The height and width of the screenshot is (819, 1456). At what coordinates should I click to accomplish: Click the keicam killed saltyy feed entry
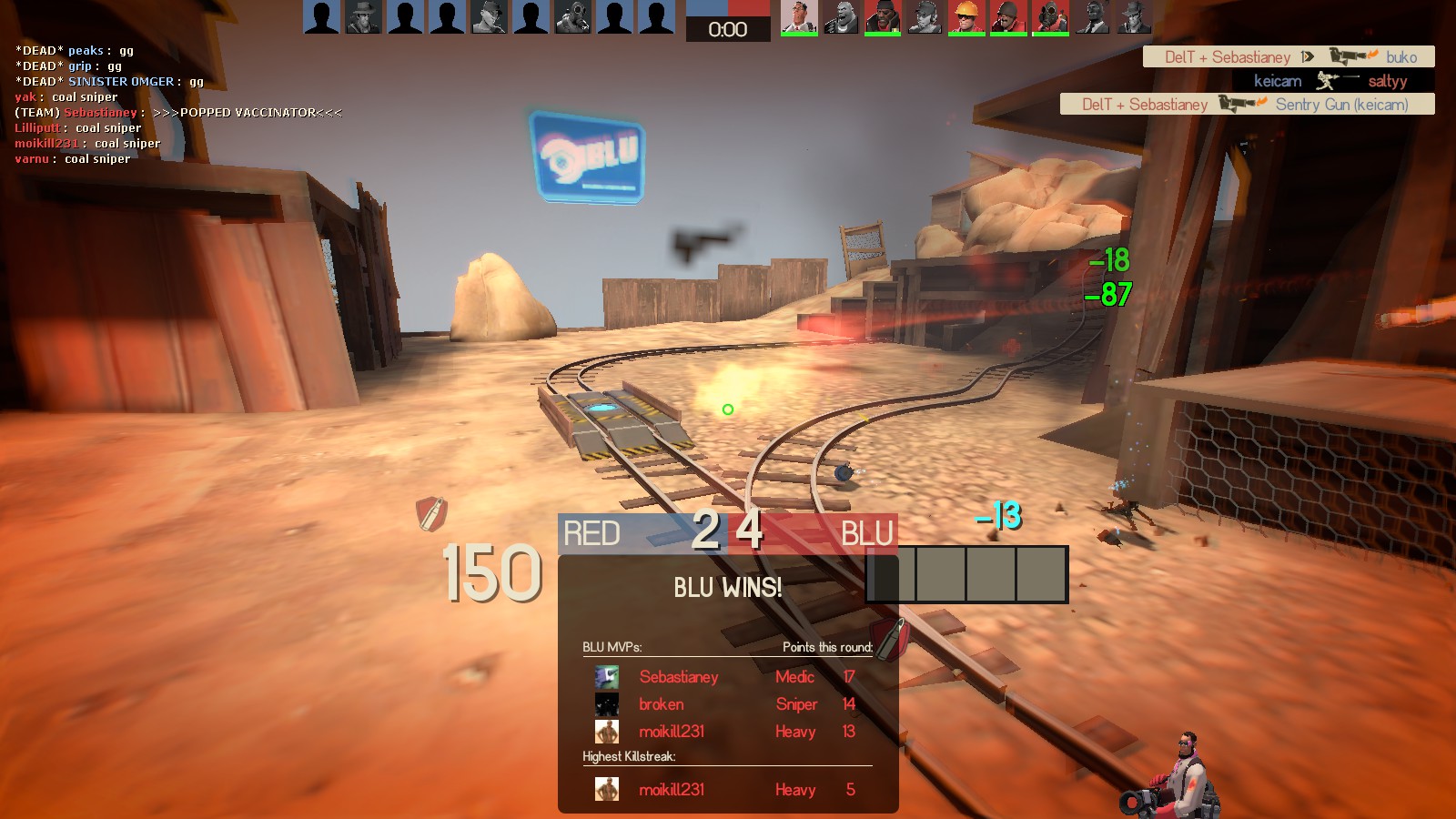coord(1330,81)
